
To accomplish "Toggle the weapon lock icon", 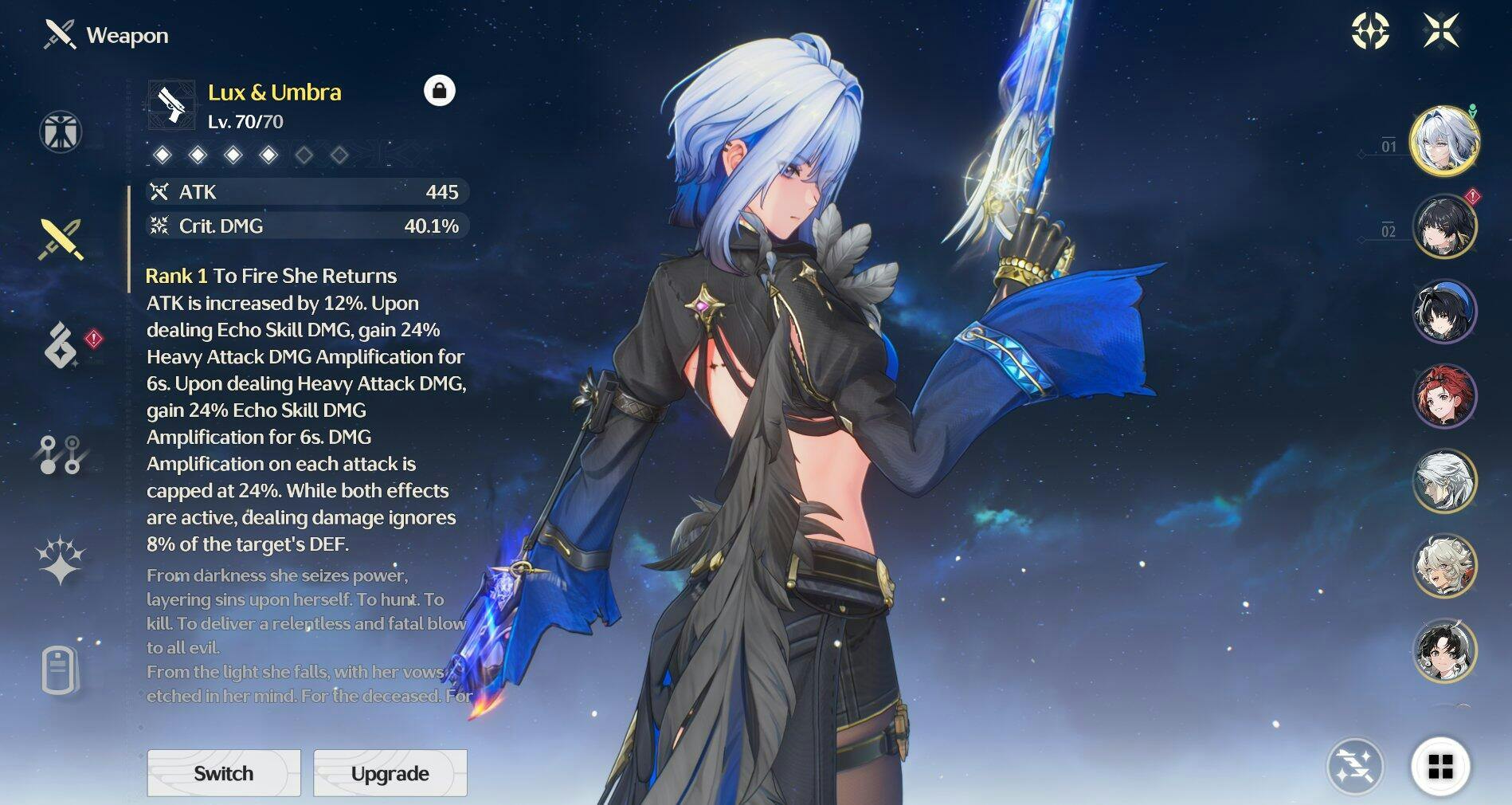I will point(439,91).
